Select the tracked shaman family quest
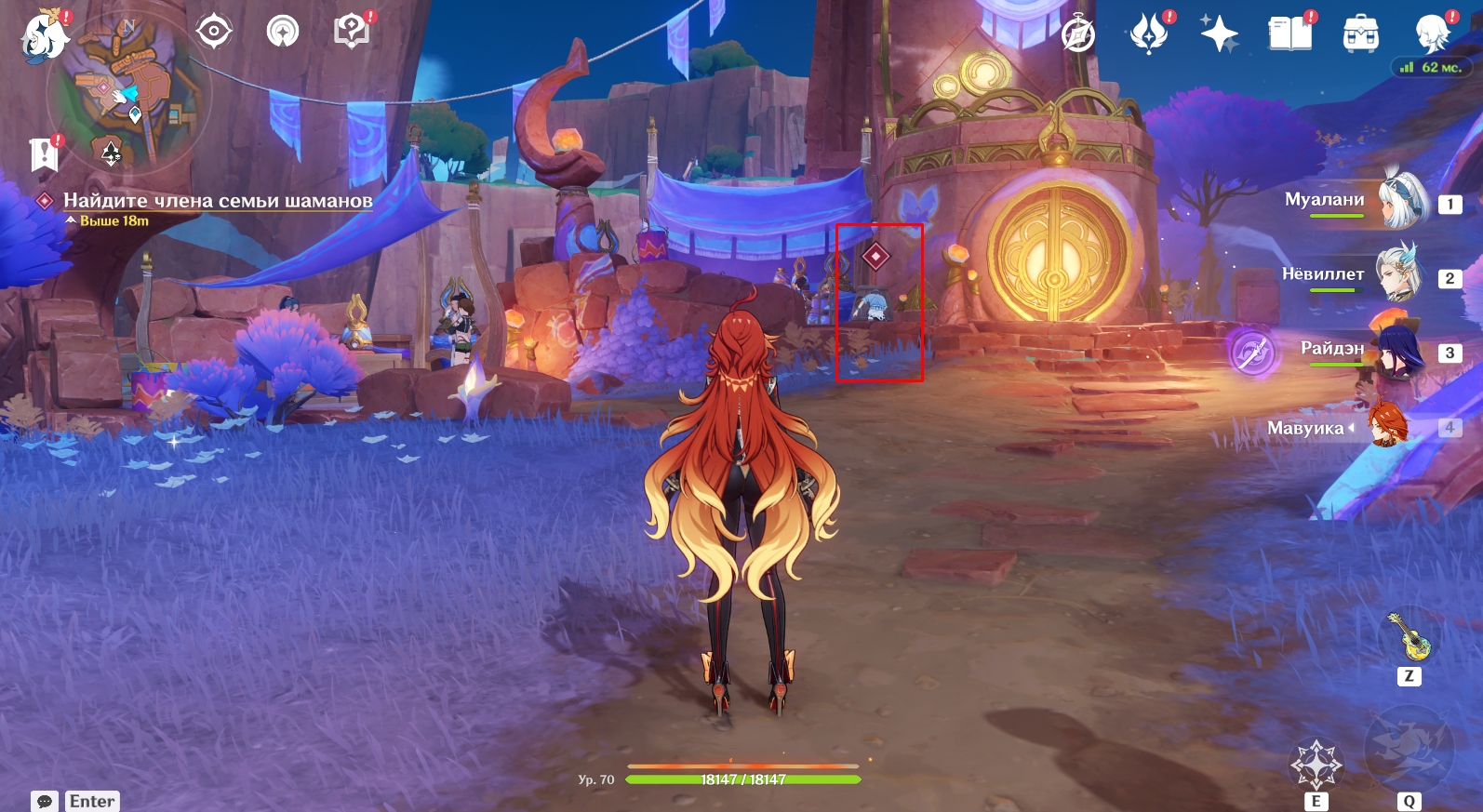The width and height of the screenshot is (1483, 812). (217, 201)
